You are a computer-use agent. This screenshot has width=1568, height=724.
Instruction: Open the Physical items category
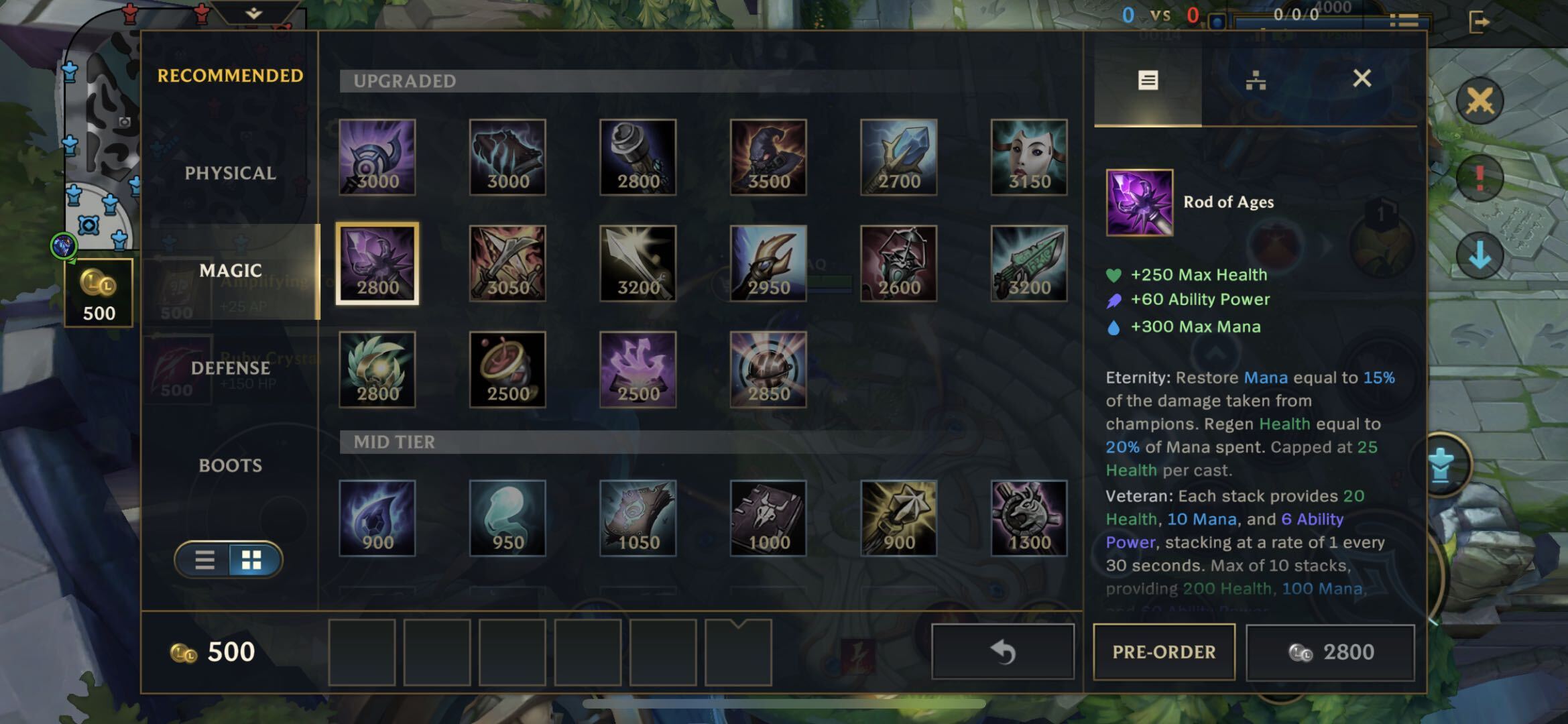click(x=230, y=173)
